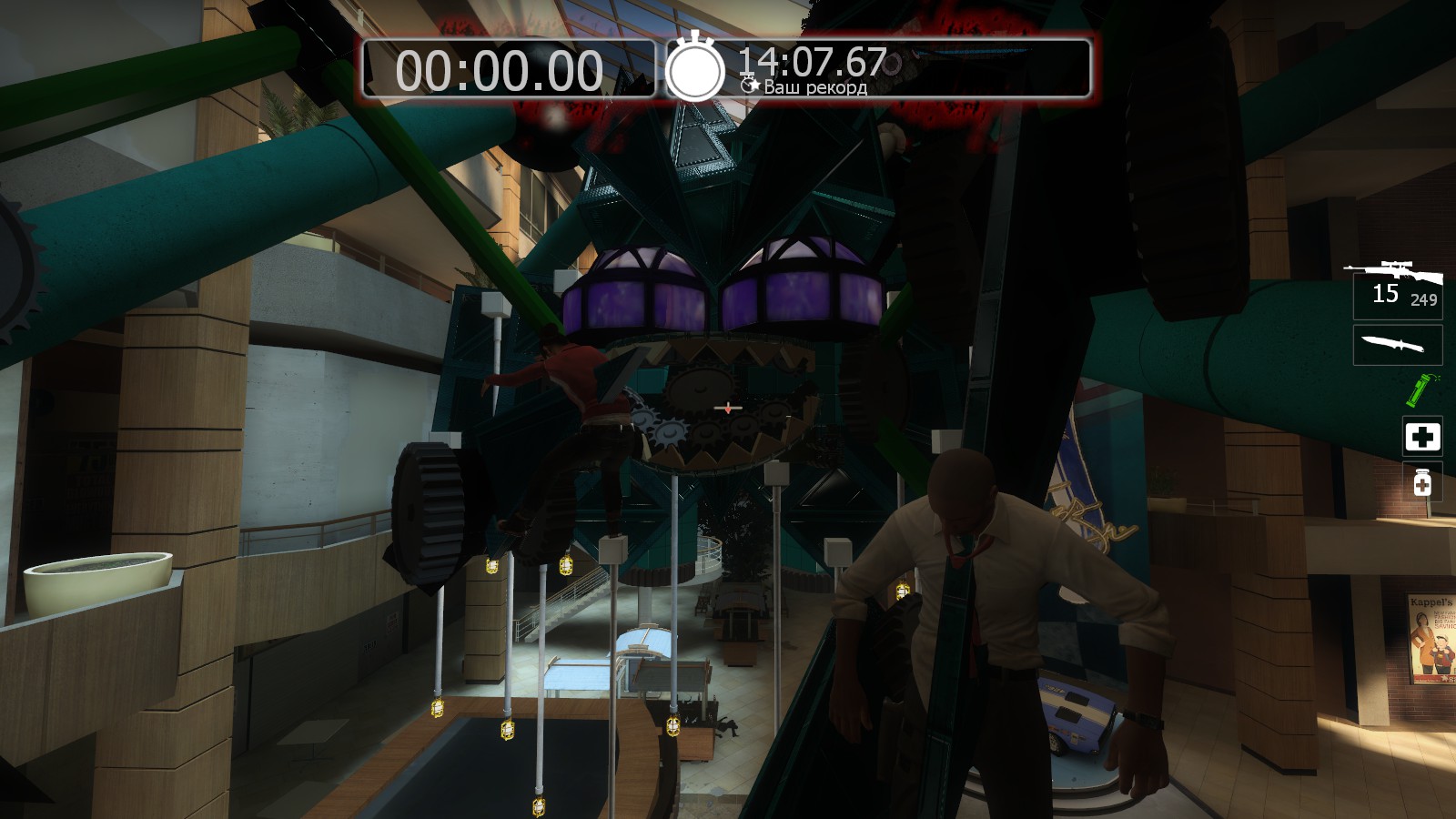This screenshot has width=1456, height=819.
Task: Pick the pain pills bottle slot
Action: click(1421, 482)
